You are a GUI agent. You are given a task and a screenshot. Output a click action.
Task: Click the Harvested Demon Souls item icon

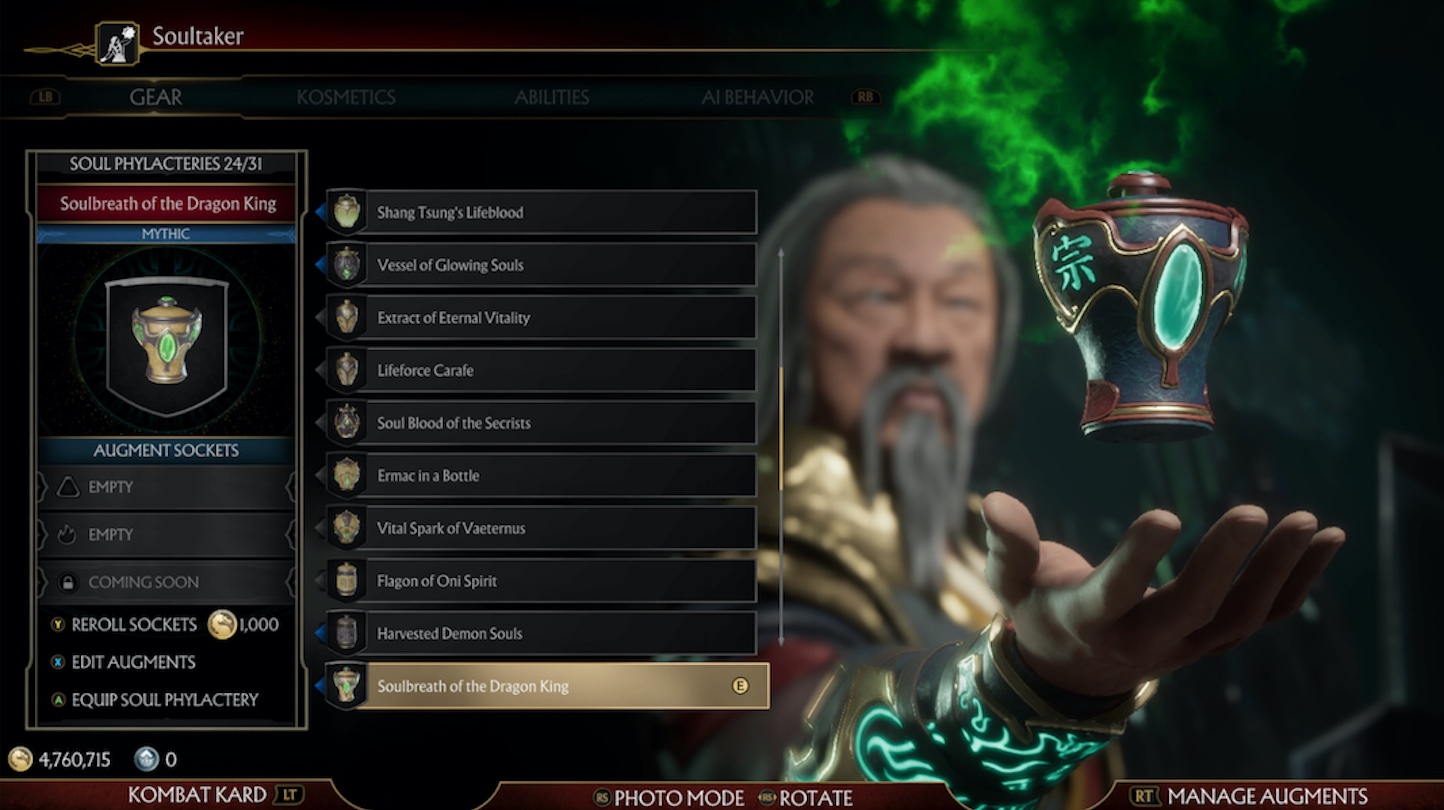coord(347,633)
